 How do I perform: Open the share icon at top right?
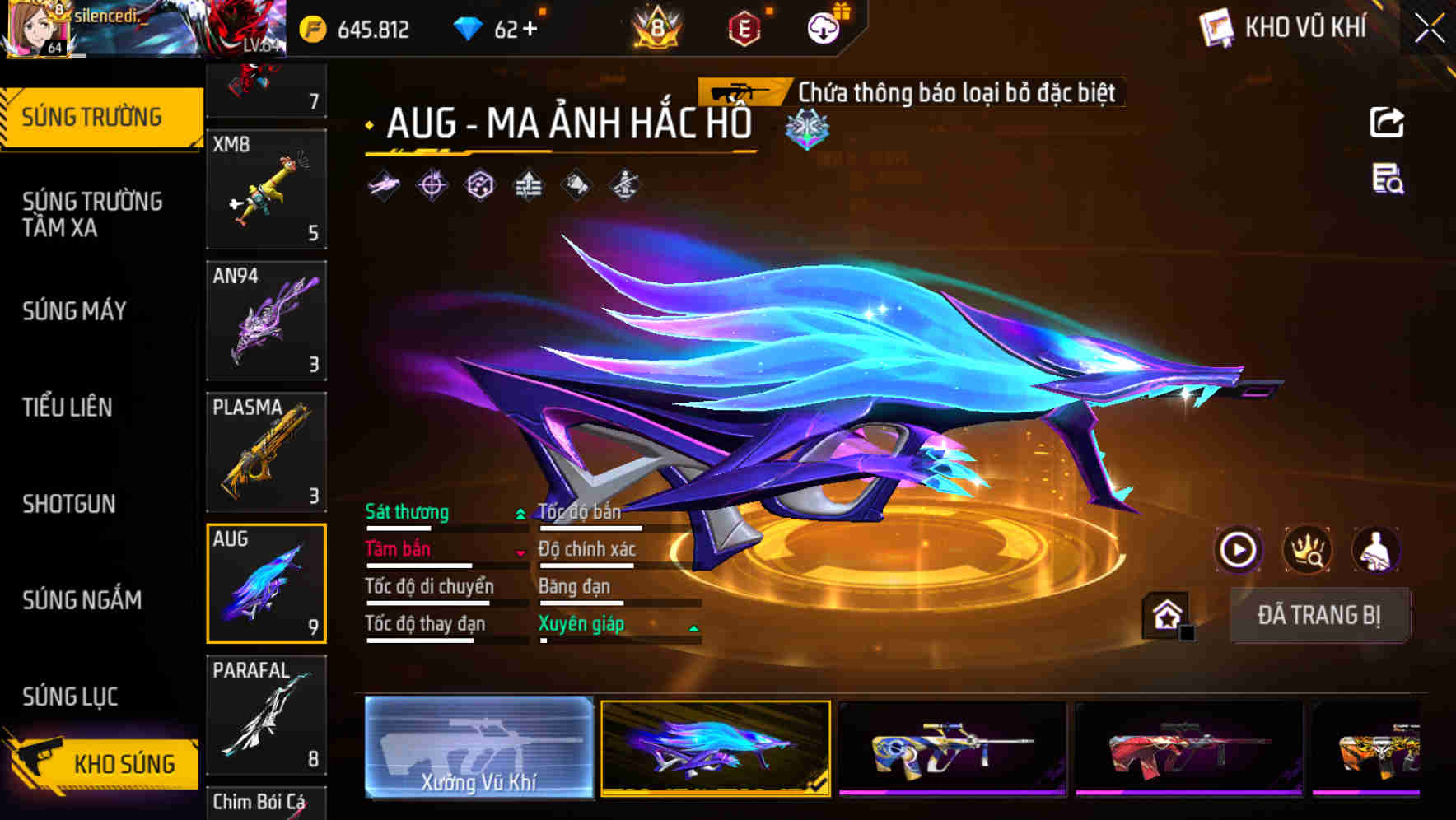1387,122
